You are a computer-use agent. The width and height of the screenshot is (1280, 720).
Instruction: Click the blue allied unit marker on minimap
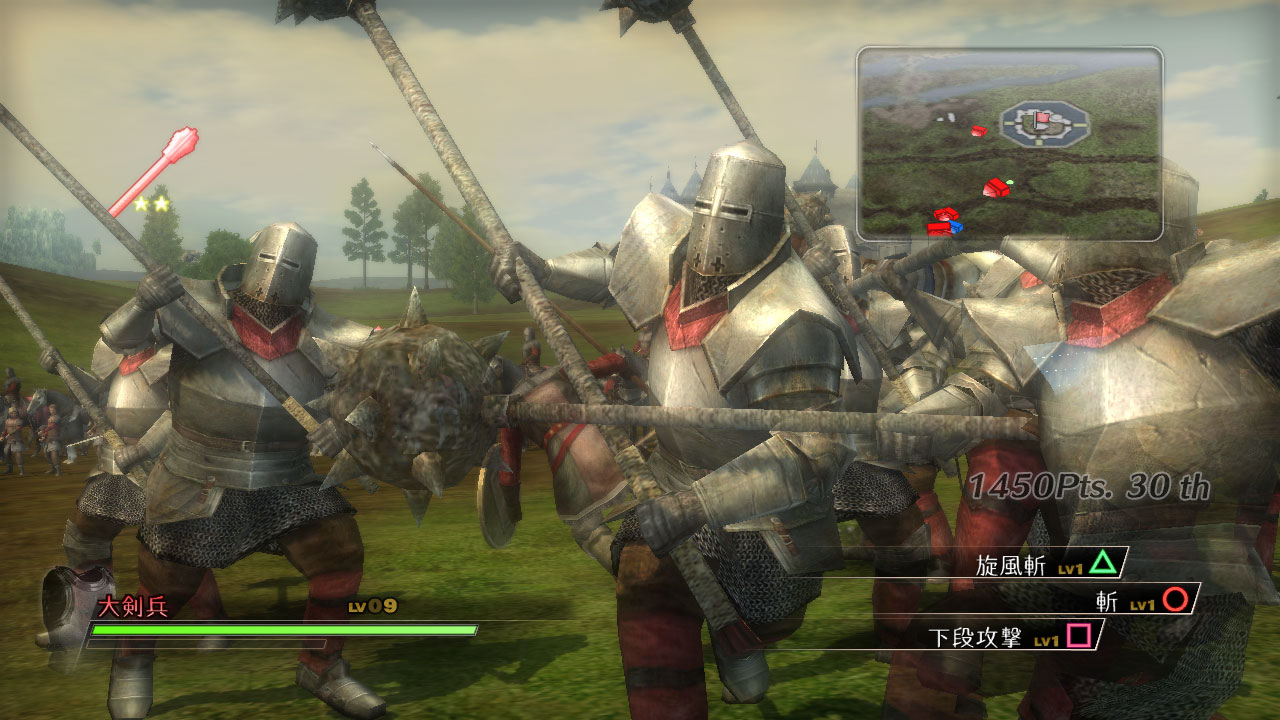955,227
